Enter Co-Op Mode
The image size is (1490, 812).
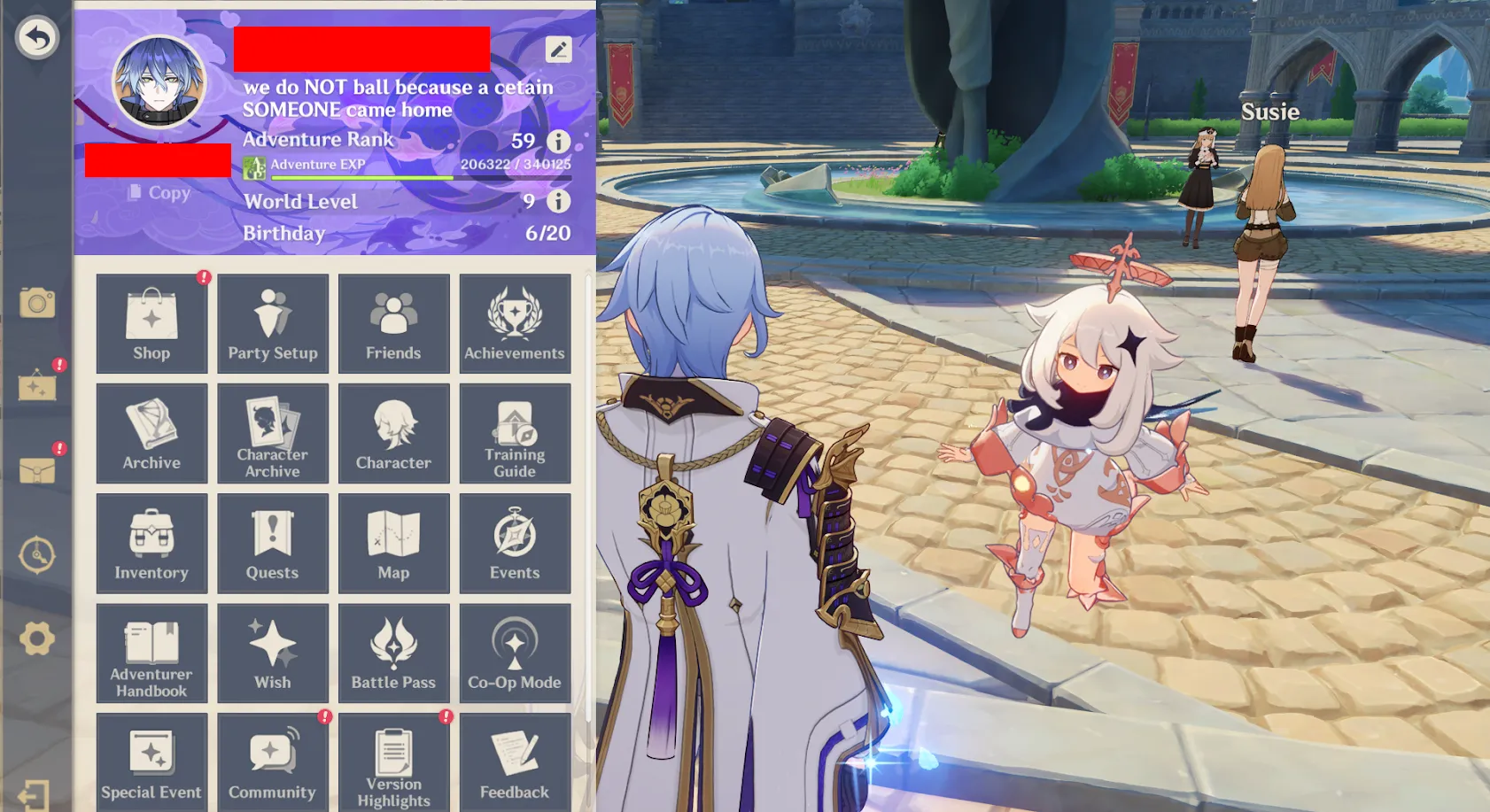[x=515, y=653]
